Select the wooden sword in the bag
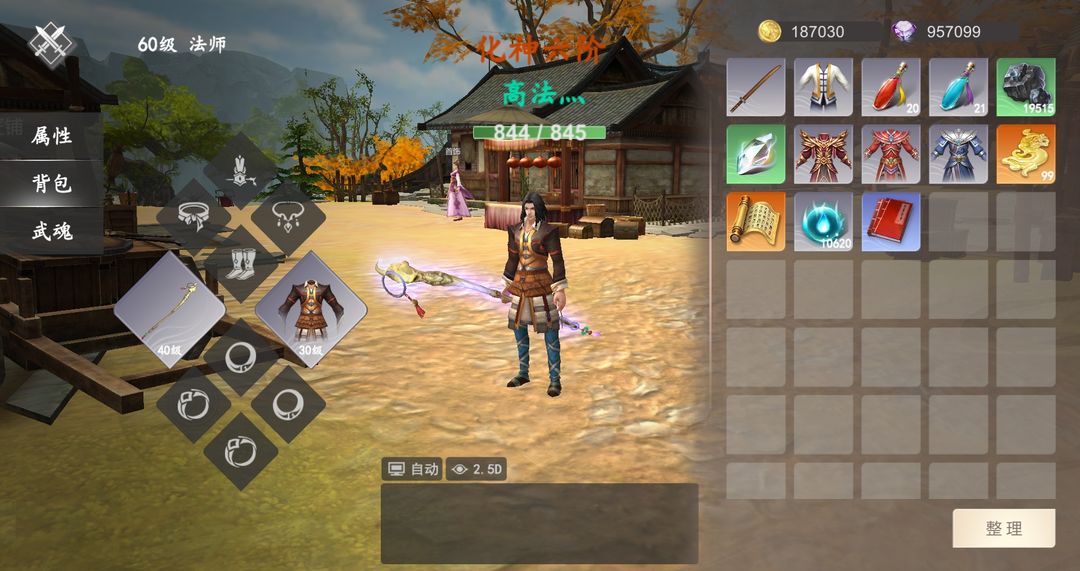 (756, 87)
